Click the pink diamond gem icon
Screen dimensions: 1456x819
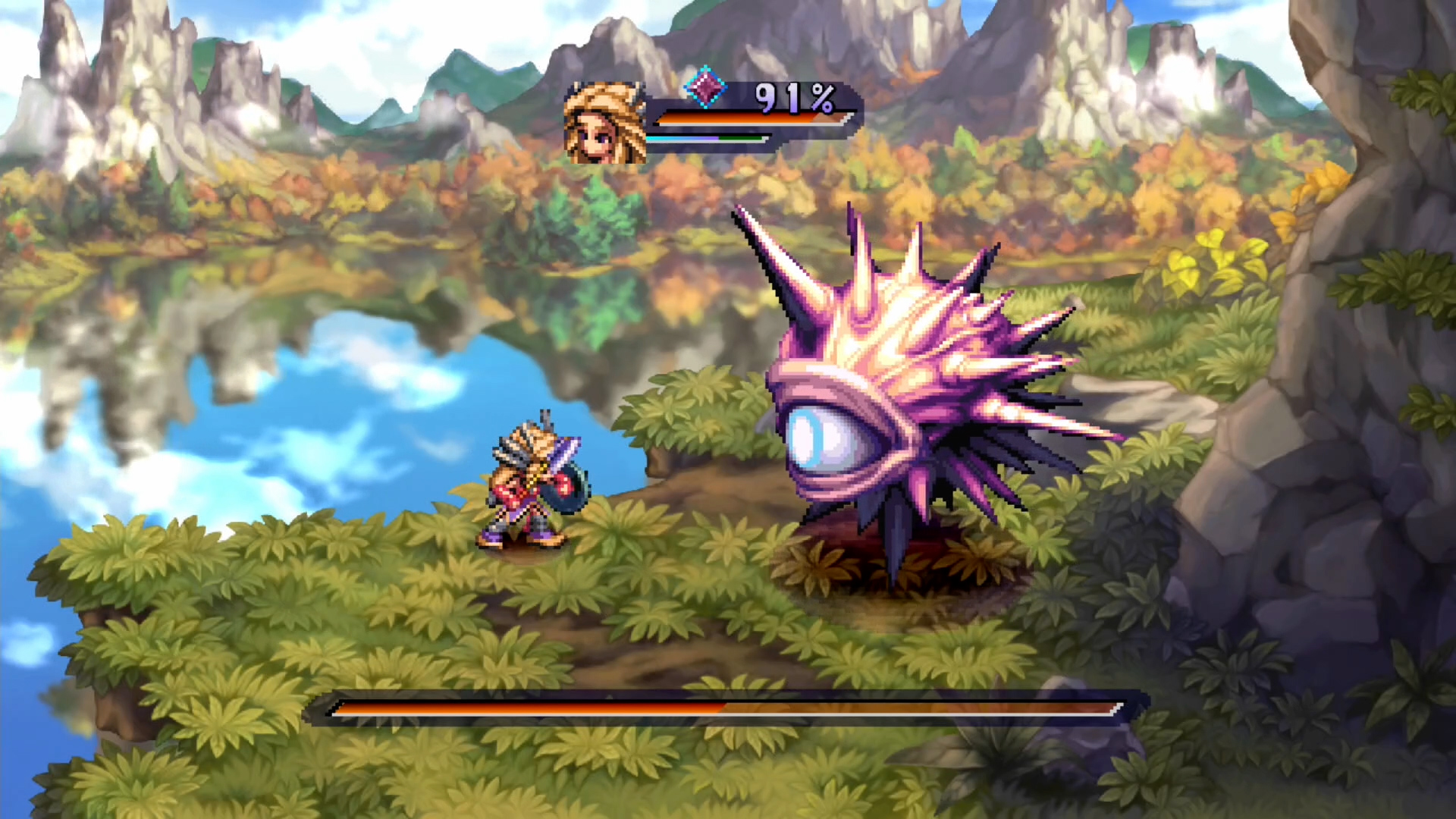pos(705,88)
